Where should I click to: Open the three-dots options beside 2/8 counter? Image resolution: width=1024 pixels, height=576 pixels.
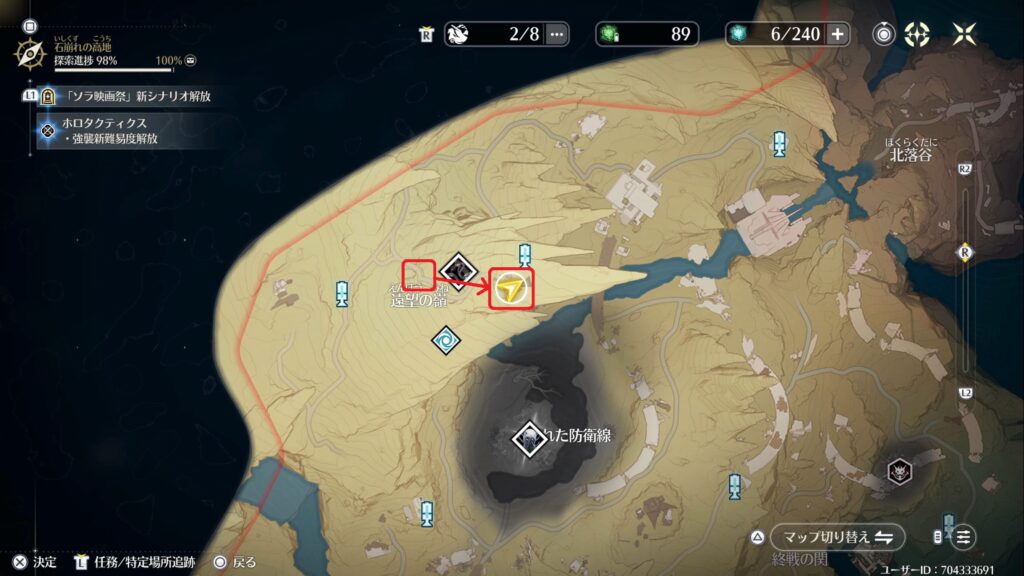(x=557, y=34)
